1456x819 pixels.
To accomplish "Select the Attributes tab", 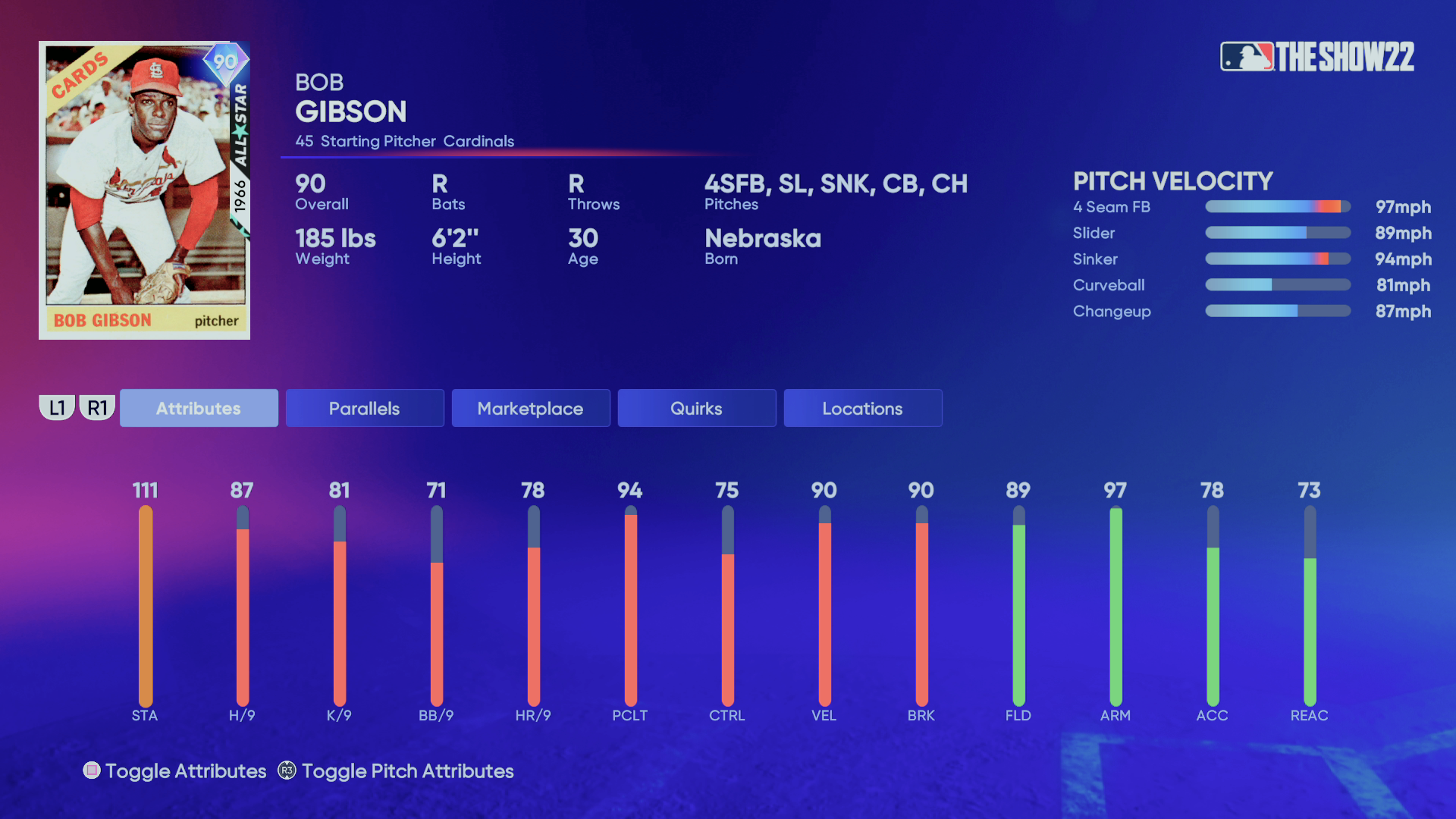I will (x=199, y=408).
